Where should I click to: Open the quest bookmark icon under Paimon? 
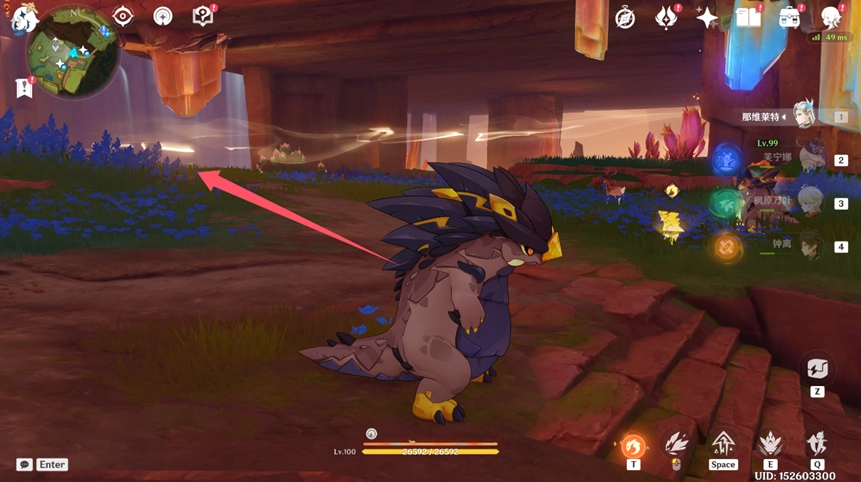pos(24,88)
